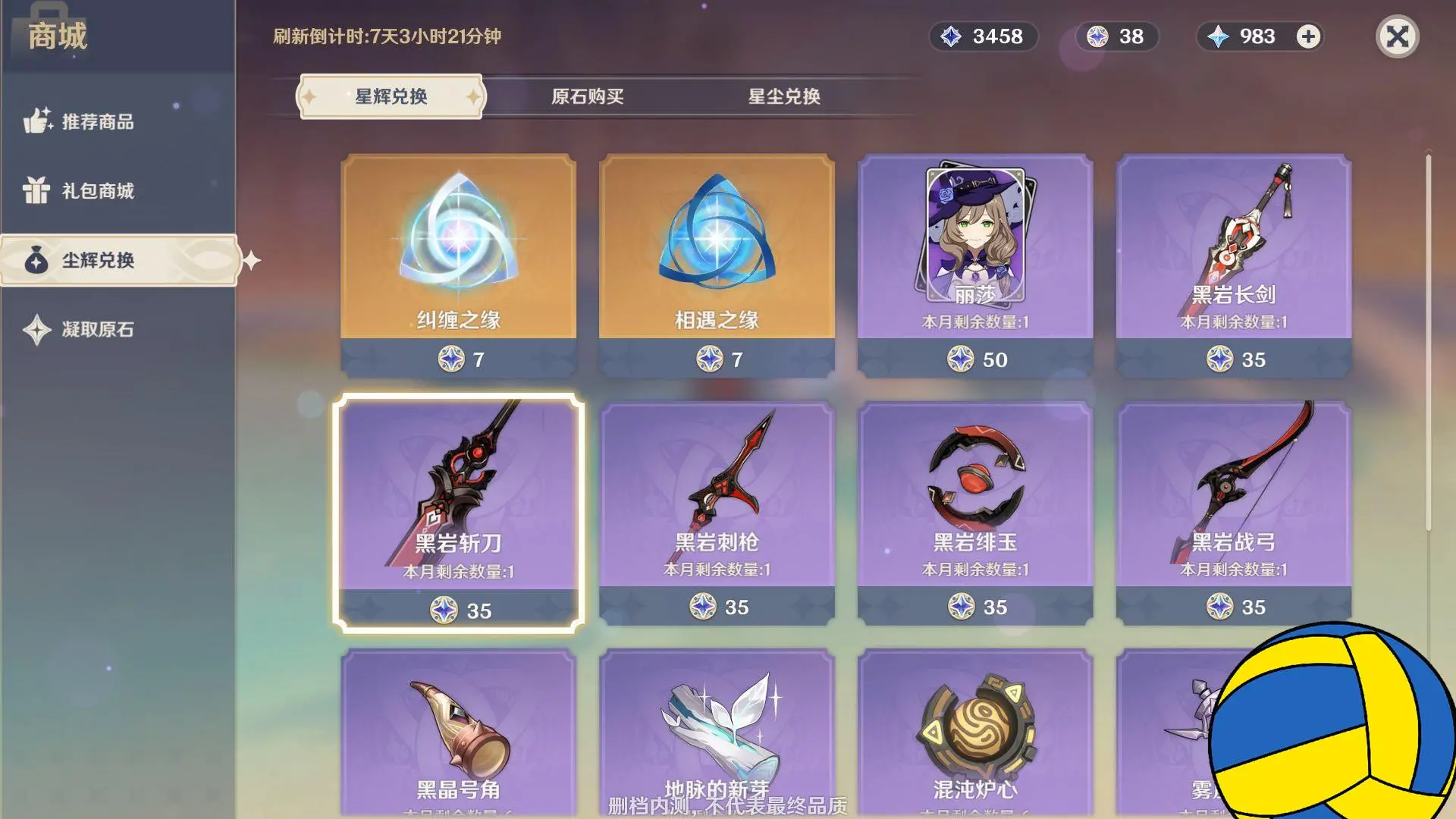Close the shop with the X button
The image size is (1456, 819).
click(x=1397, y=36)
